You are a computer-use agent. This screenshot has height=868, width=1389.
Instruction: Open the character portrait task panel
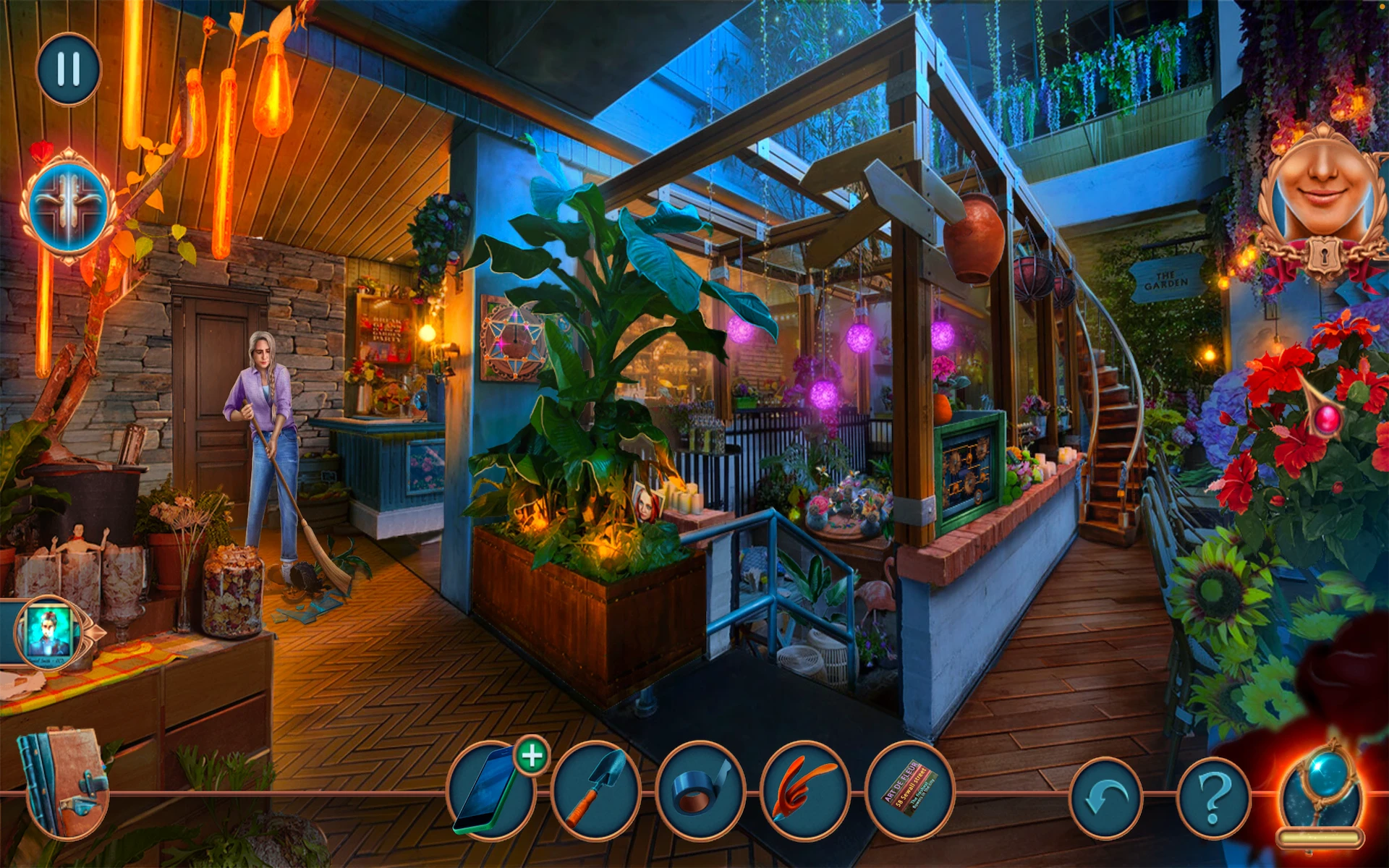pos(49,631)
